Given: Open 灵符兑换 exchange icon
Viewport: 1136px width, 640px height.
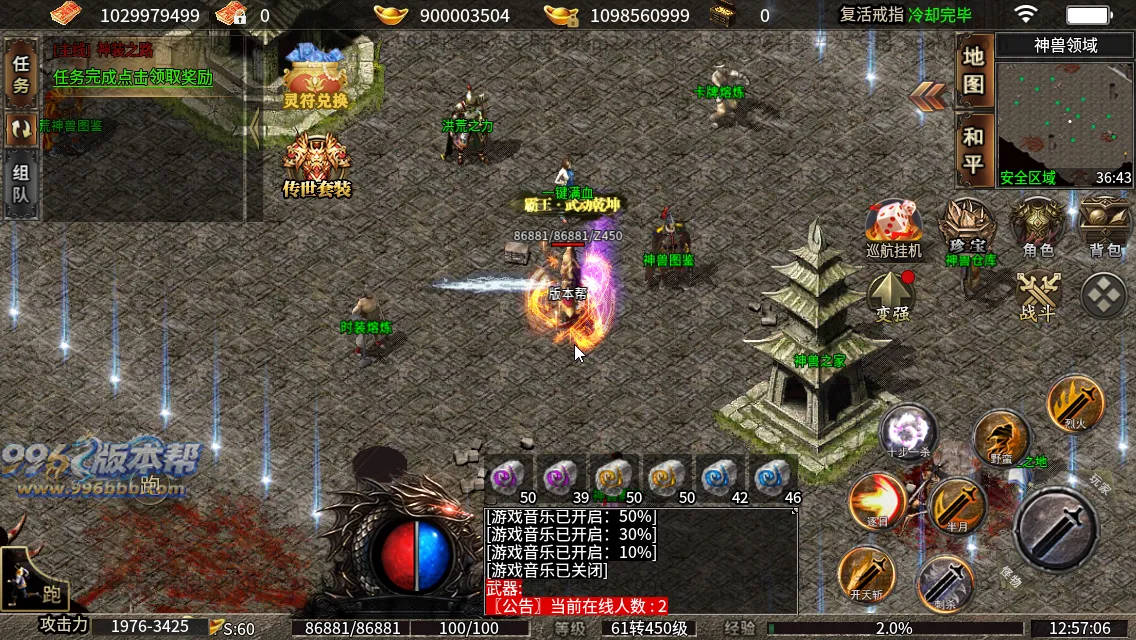Looking at the screenshot, I should point(315,77).
